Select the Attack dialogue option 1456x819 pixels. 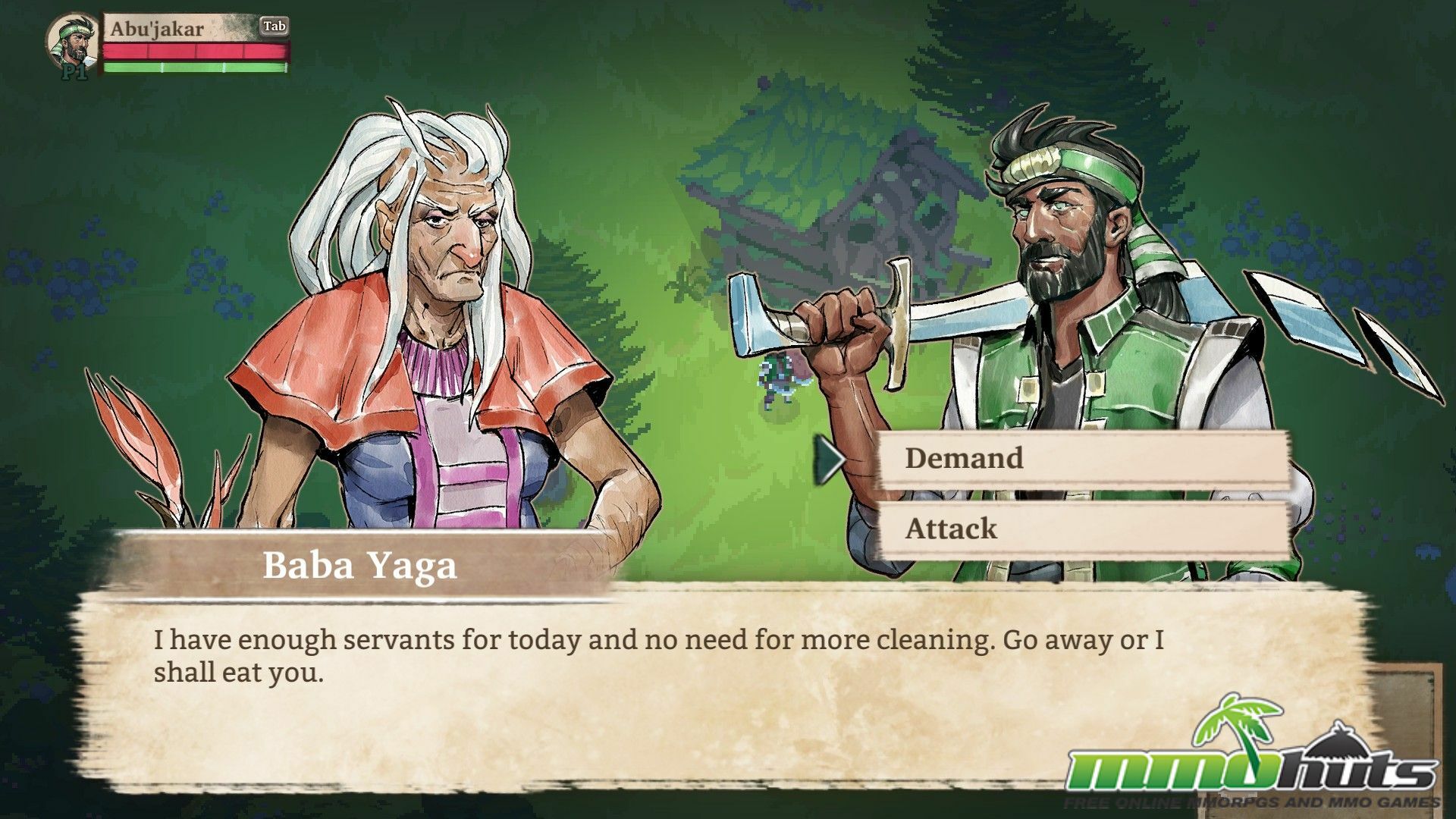[1083, 529]
